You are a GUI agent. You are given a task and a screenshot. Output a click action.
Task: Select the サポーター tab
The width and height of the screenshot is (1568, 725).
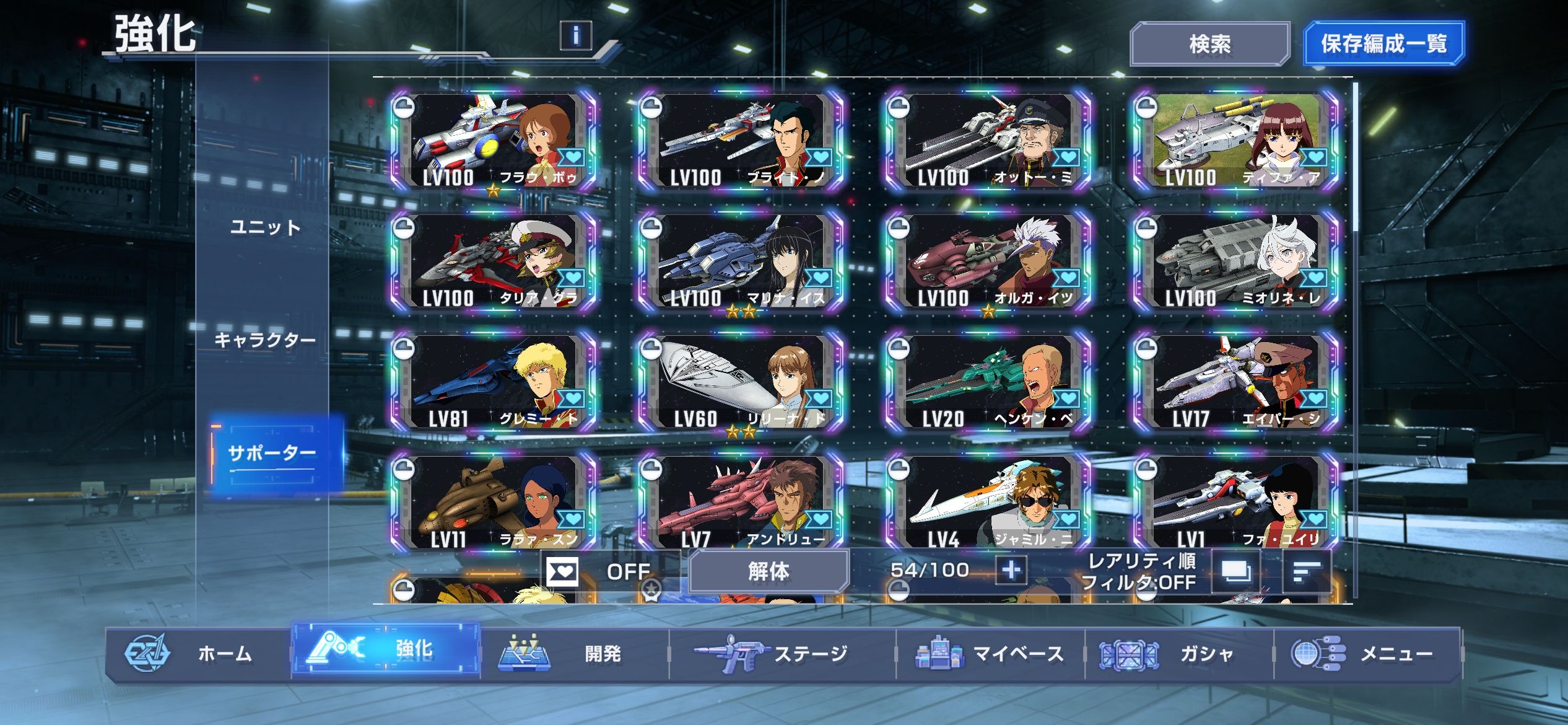272,453
